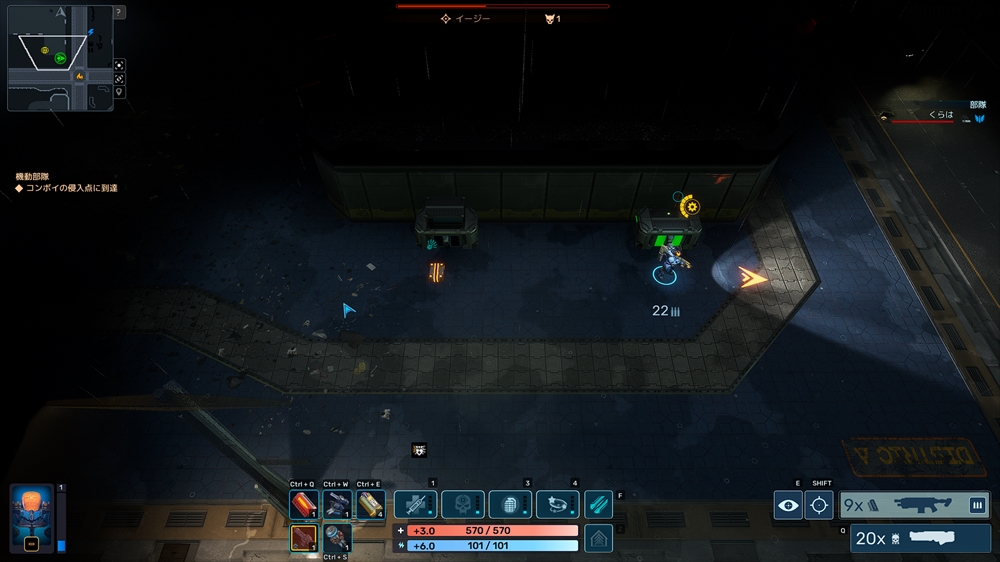Select the yellow canister item slot
1000x562 pixels.
[x=370, y=505]
